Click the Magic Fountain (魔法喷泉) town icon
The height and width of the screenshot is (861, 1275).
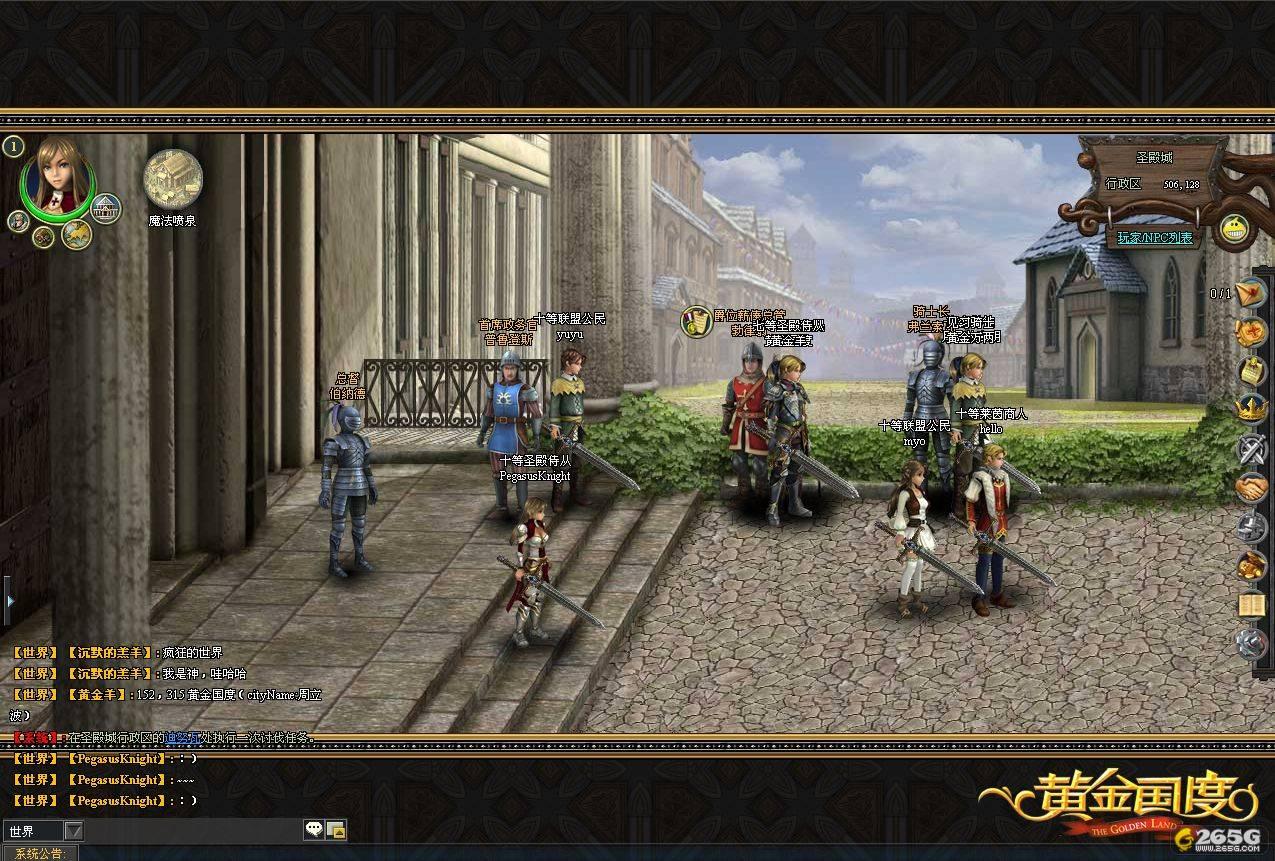[173, 179]
